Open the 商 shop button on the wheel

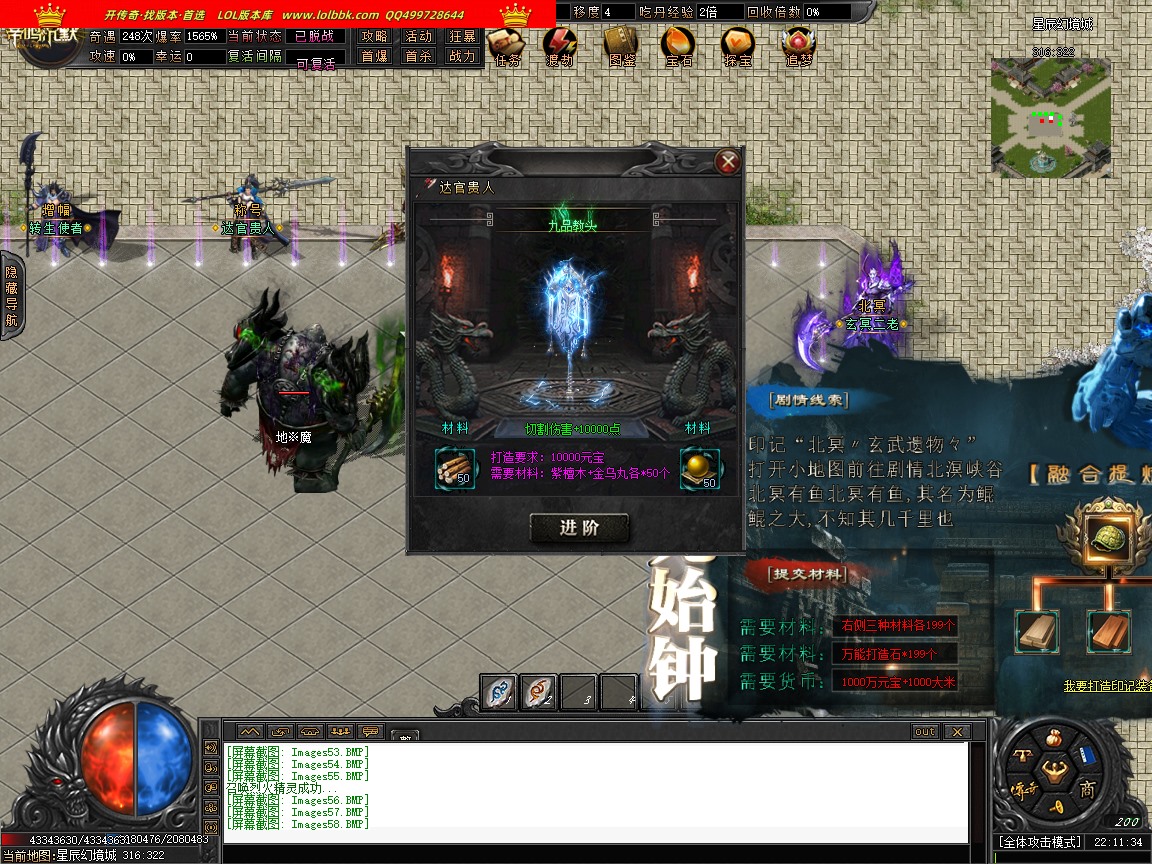[1087, 790]
